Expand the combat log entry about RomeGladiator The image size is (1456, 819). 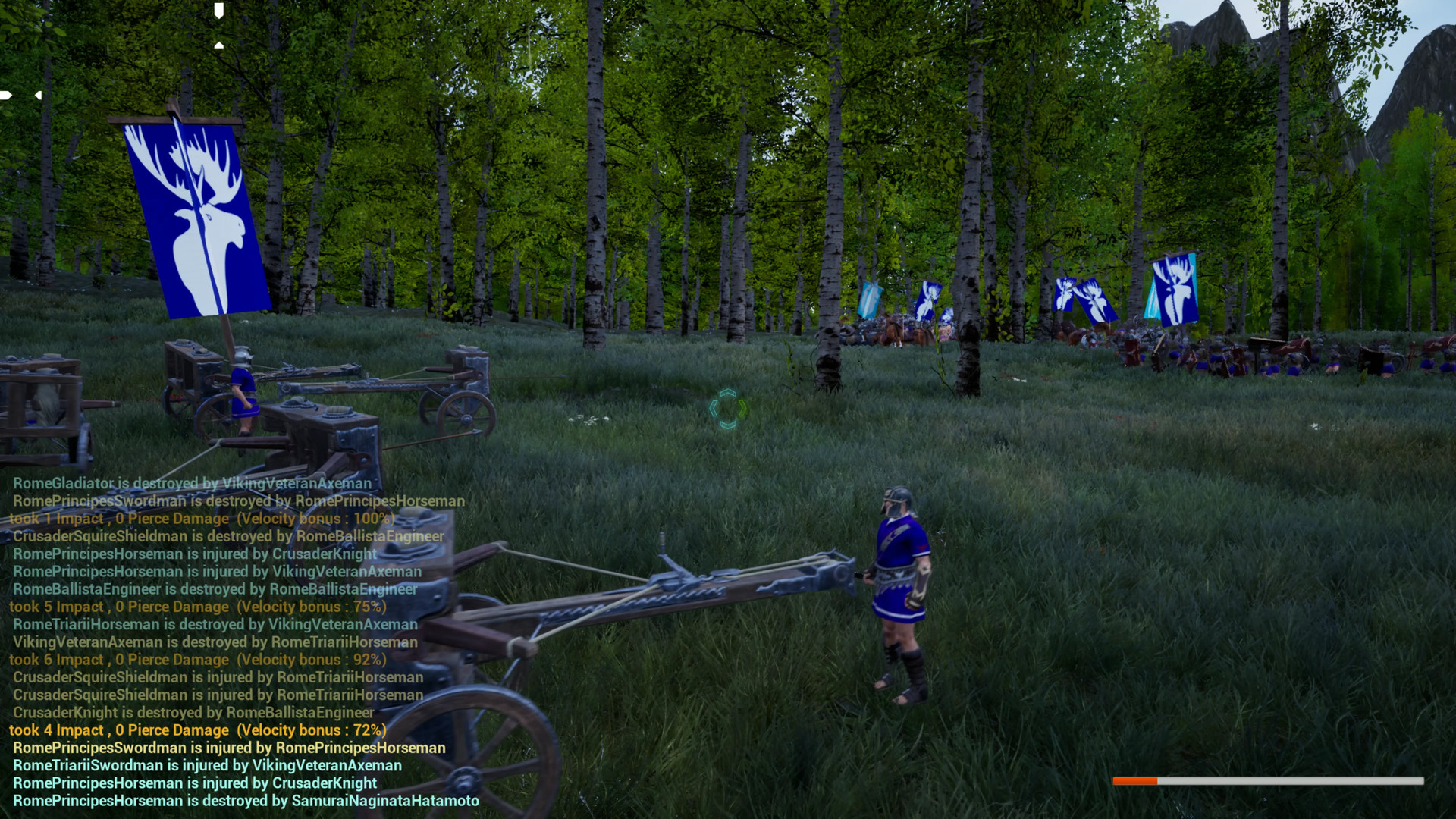(x=190, y=483)
